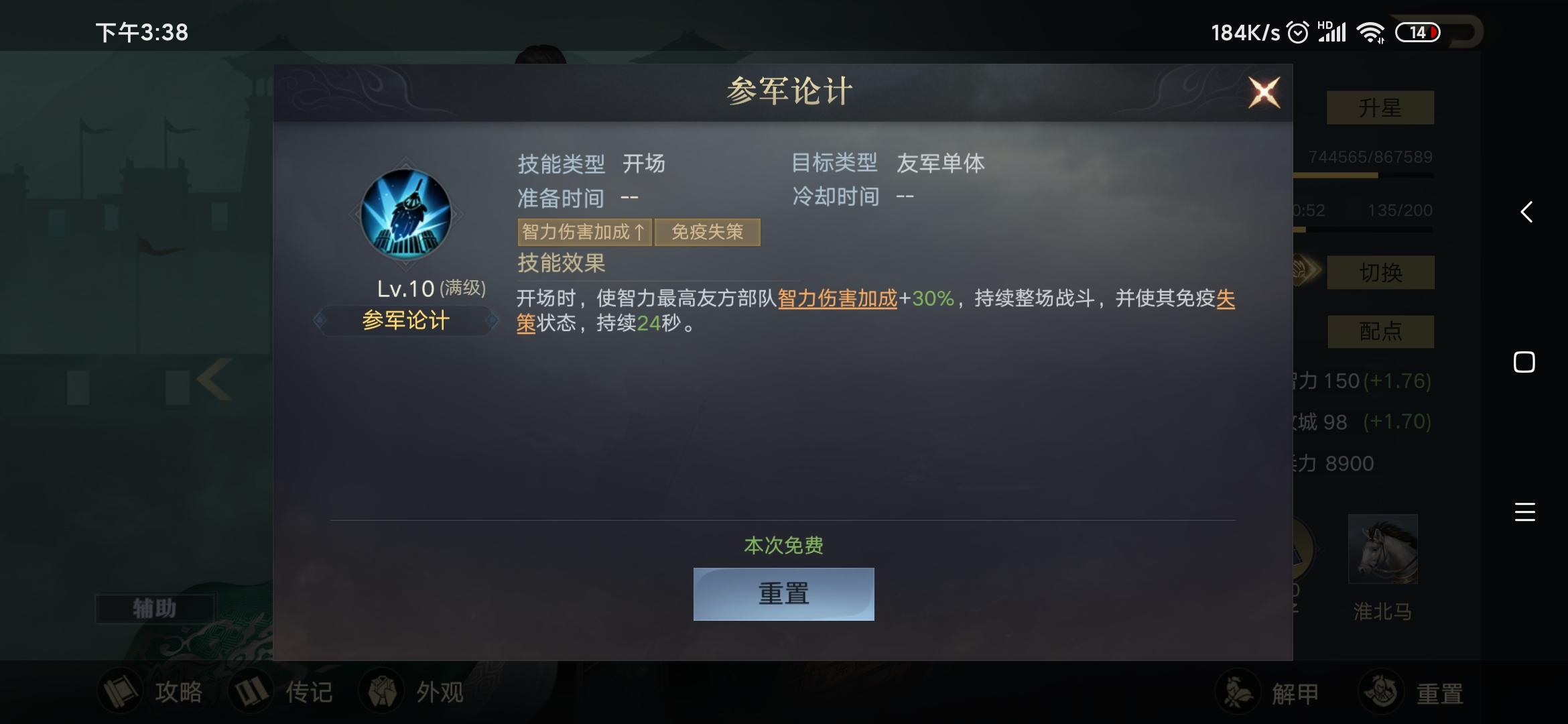The image size is (1568, 724).
Task: Toggle the 智力伤害加成↑ effect tag
Action: click(583, 231)
